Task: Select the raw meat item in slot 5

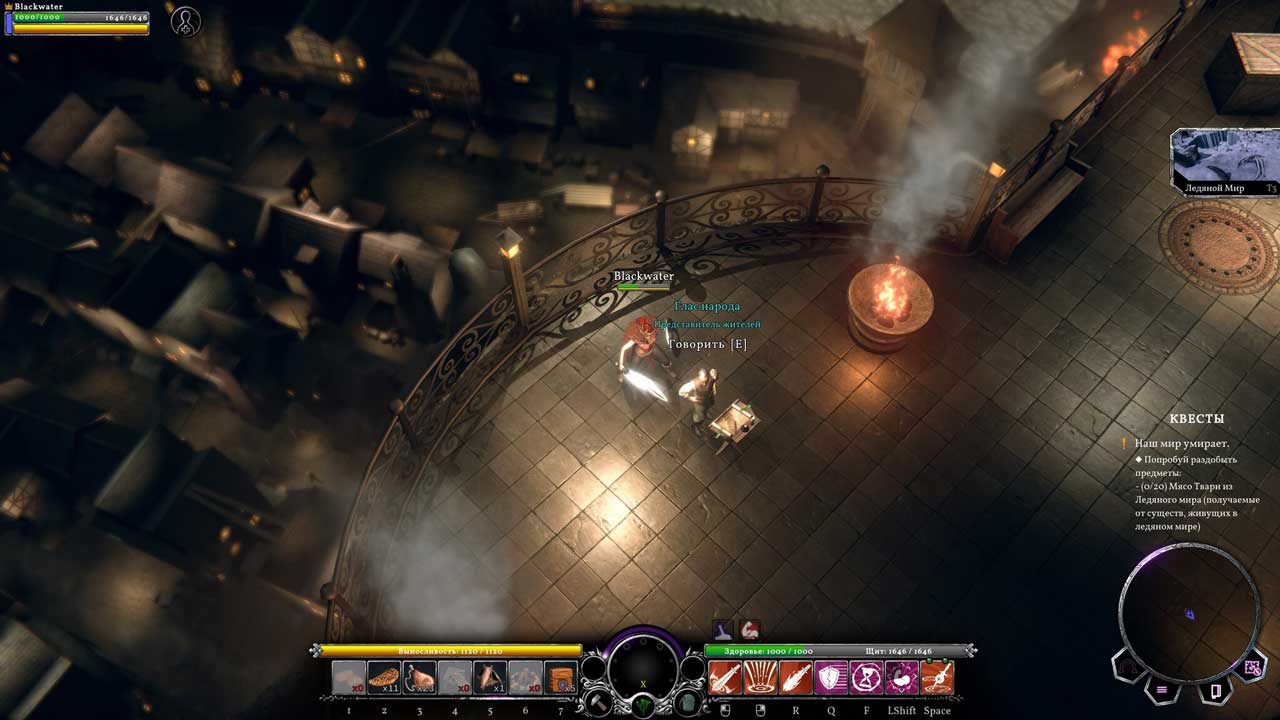Action: point(490,678)
